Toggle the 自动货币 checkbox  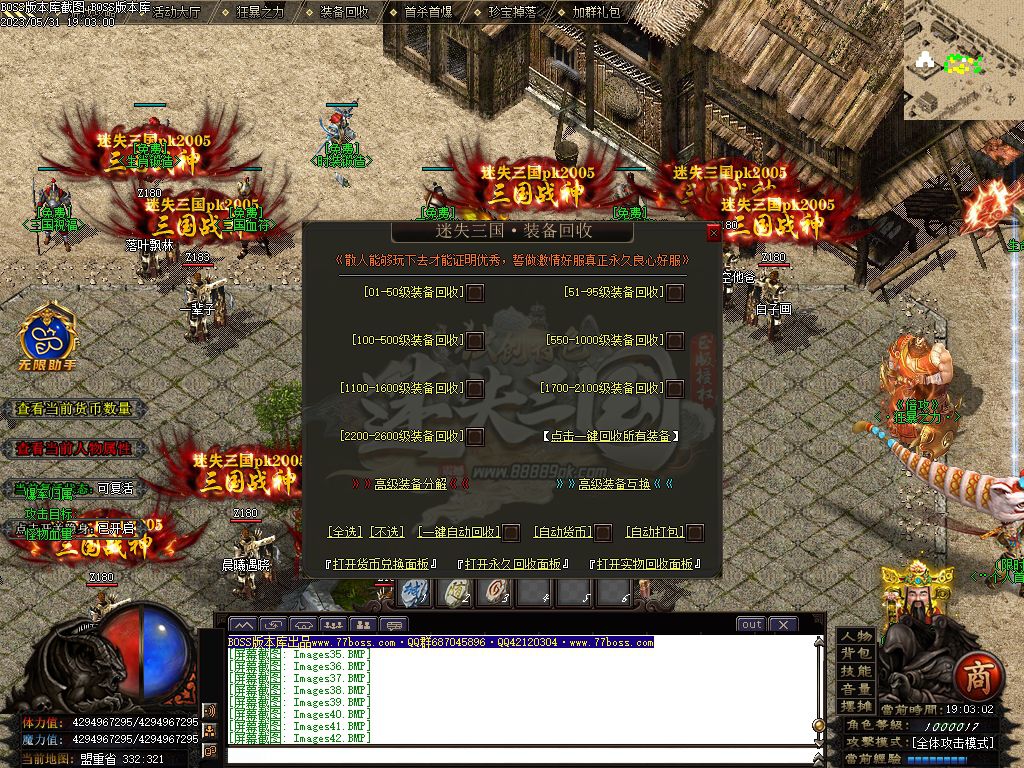603,533
